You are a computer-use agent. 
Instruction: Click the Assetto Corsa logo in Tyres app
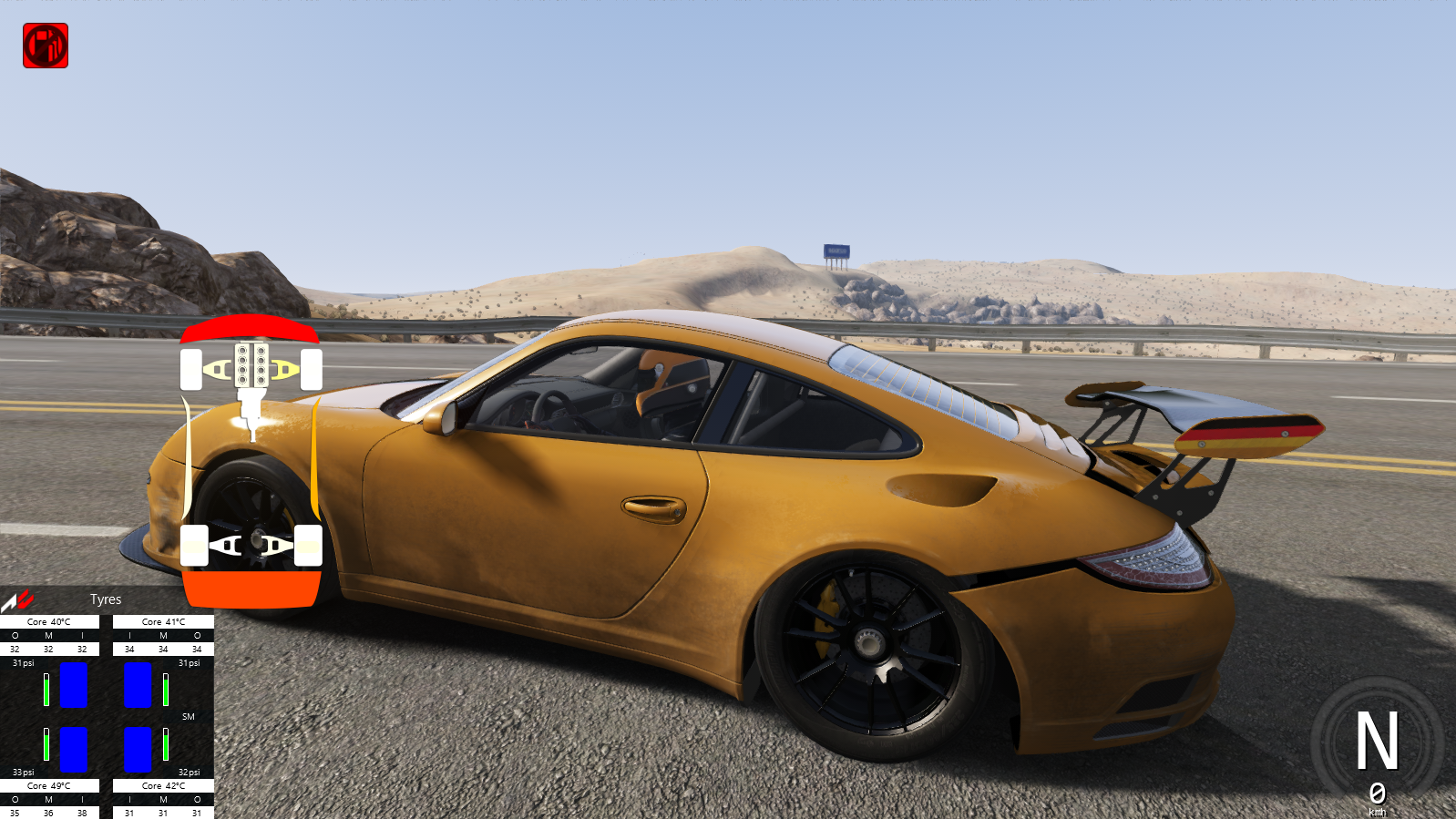click(18, 600)
